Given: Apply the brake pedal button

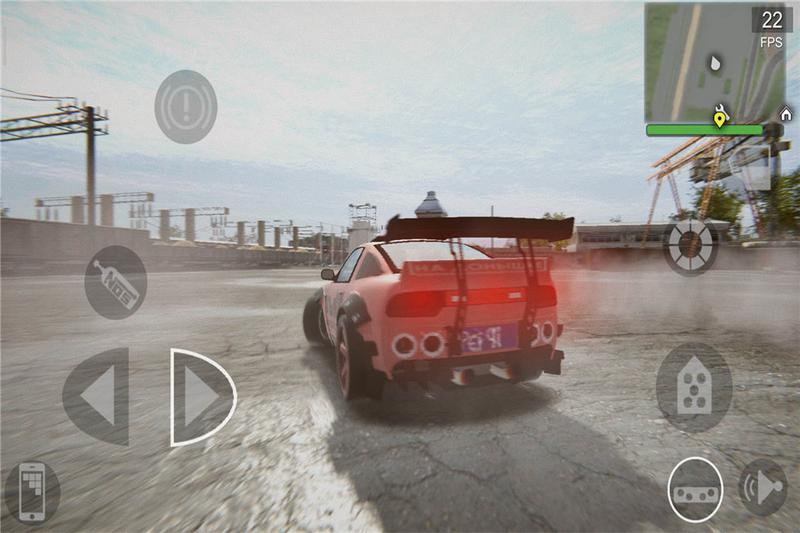Looking at the screenshot, I should pos(695,490).
